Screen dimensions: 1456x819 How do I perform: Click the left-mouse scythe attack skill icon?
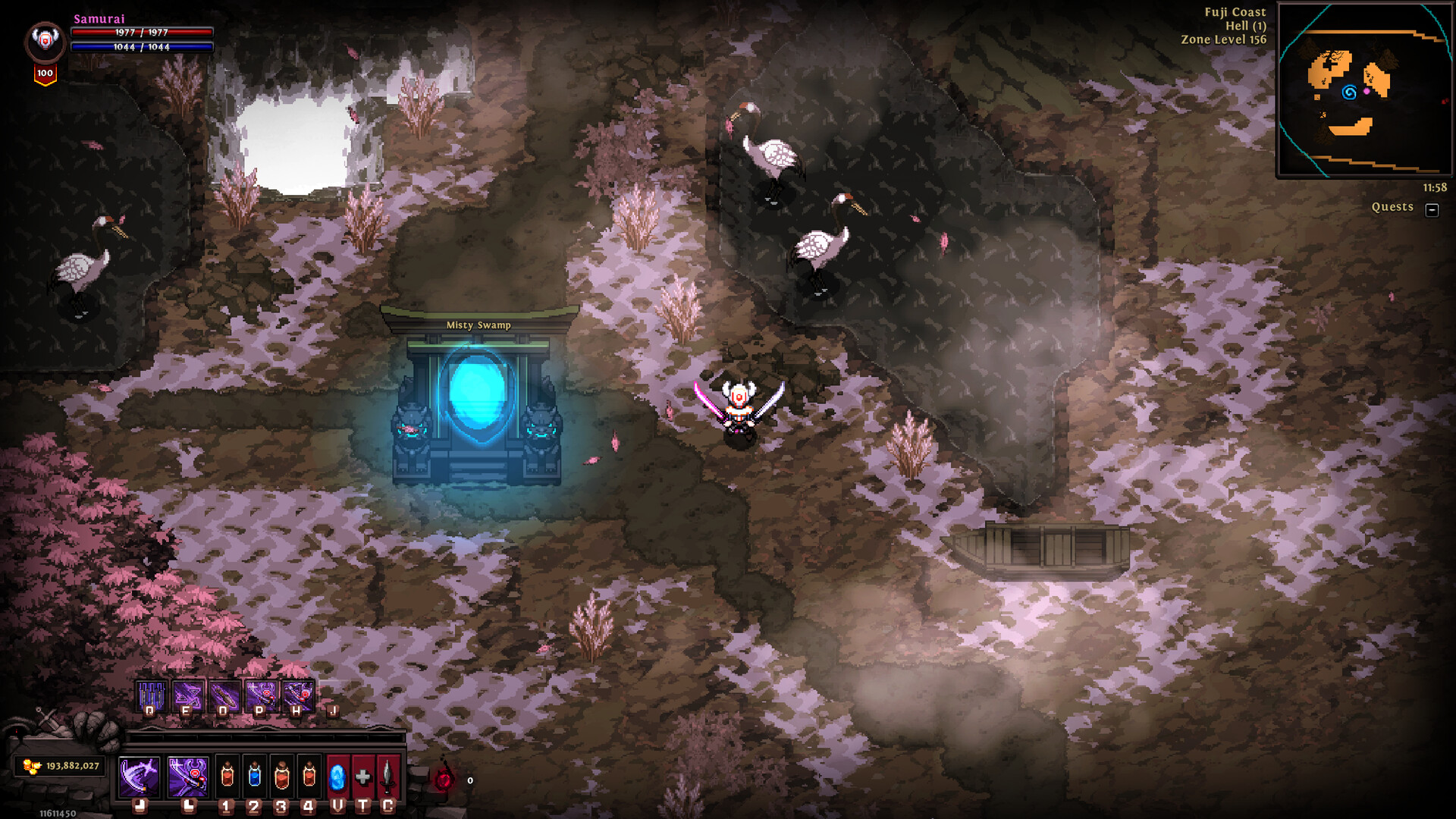click(x=140, y=774)
